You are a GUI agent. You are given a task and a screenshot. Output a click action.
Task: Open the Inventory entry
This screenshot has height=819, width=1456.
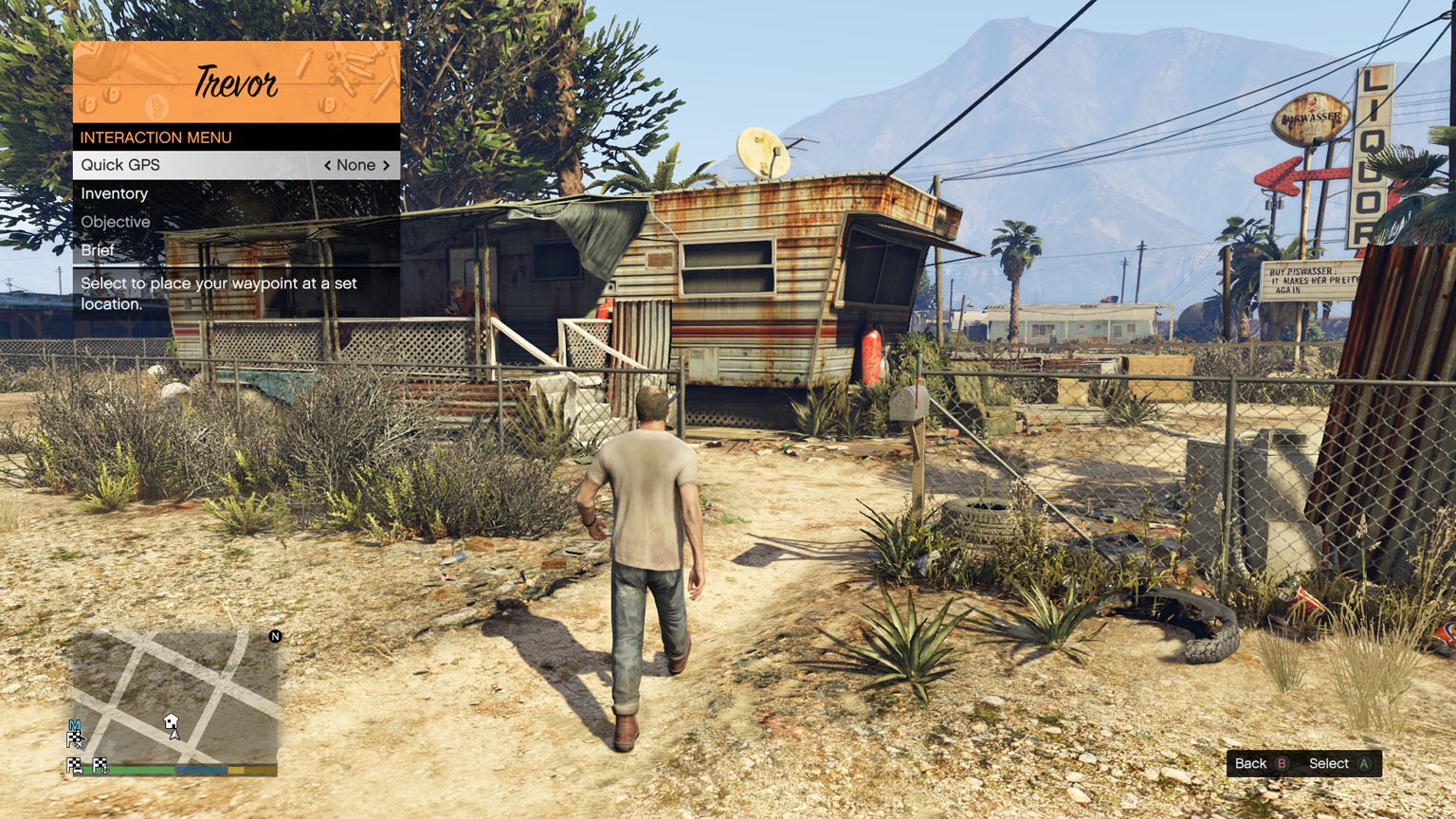tap(115, 193)
